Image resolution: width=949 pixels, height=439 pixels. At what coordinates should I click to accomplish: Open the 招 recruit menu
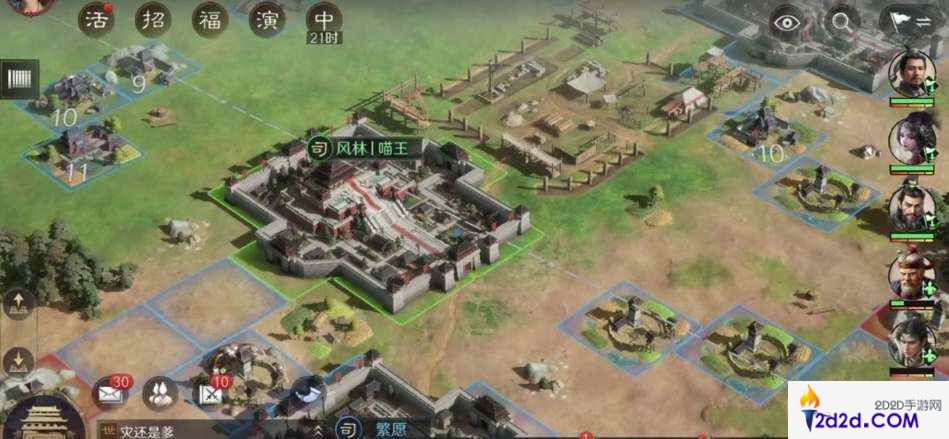click(153, 20)
